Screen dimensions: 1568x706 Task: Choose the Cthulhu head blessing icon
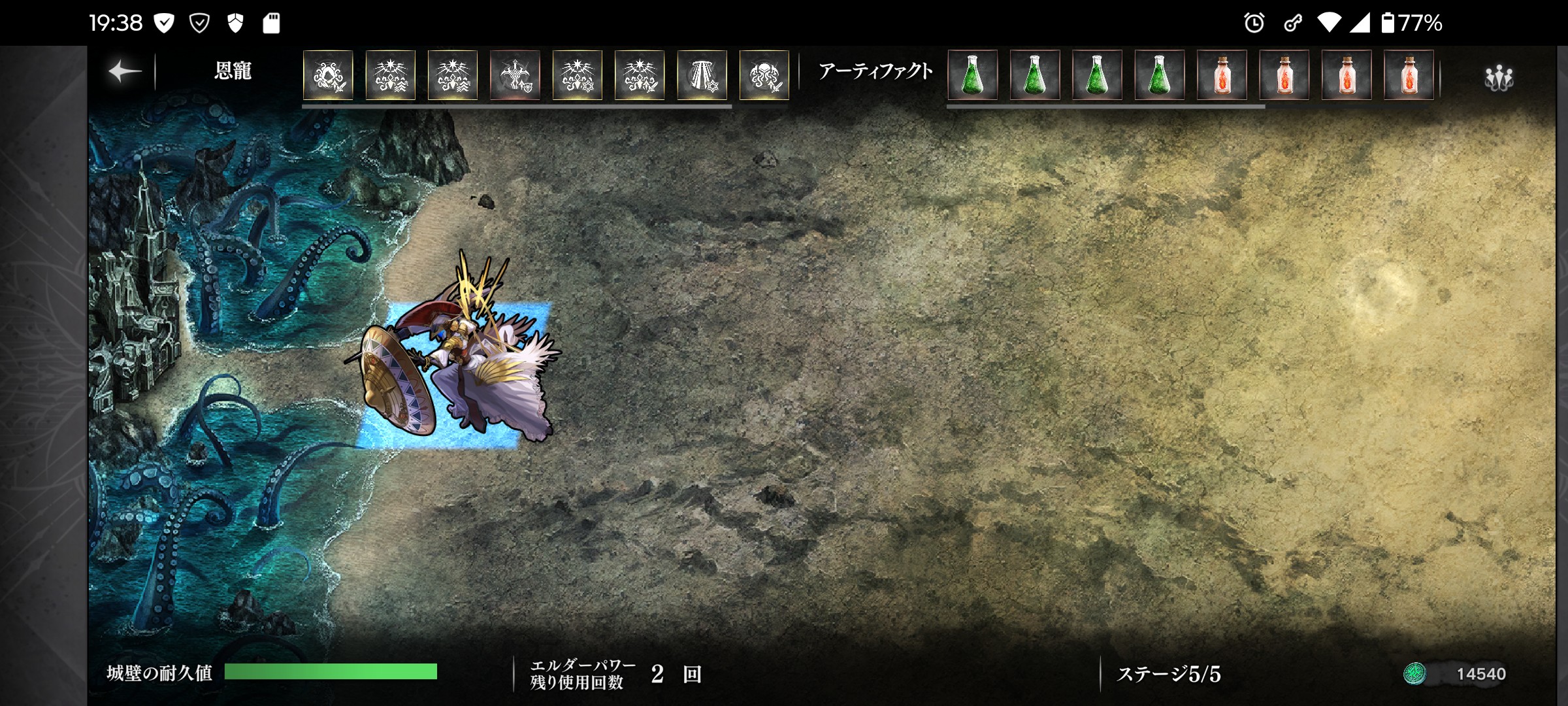(764, 75)
